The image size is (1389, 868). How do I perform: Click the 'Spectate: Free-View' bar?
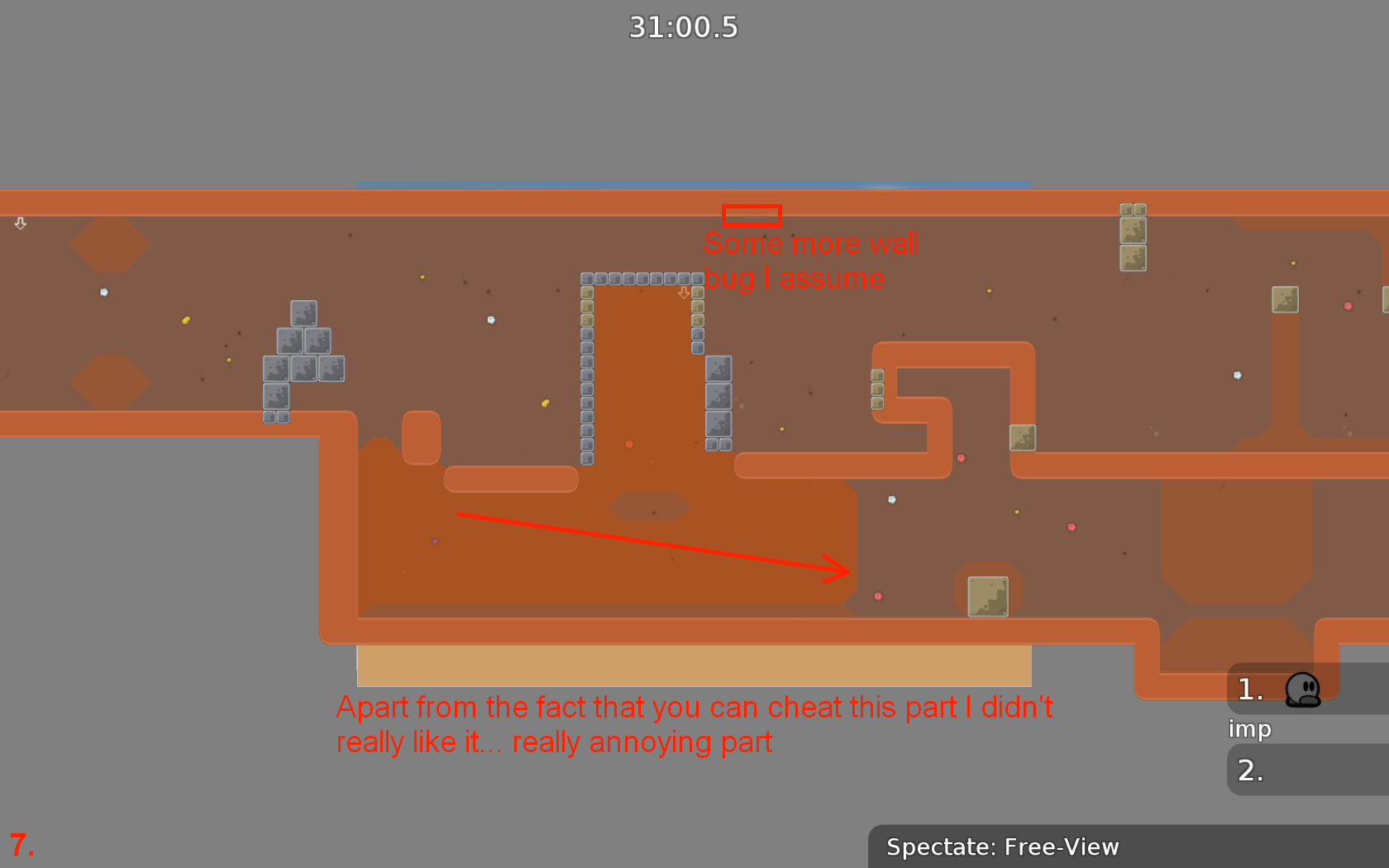click(x=1003, y=847)
